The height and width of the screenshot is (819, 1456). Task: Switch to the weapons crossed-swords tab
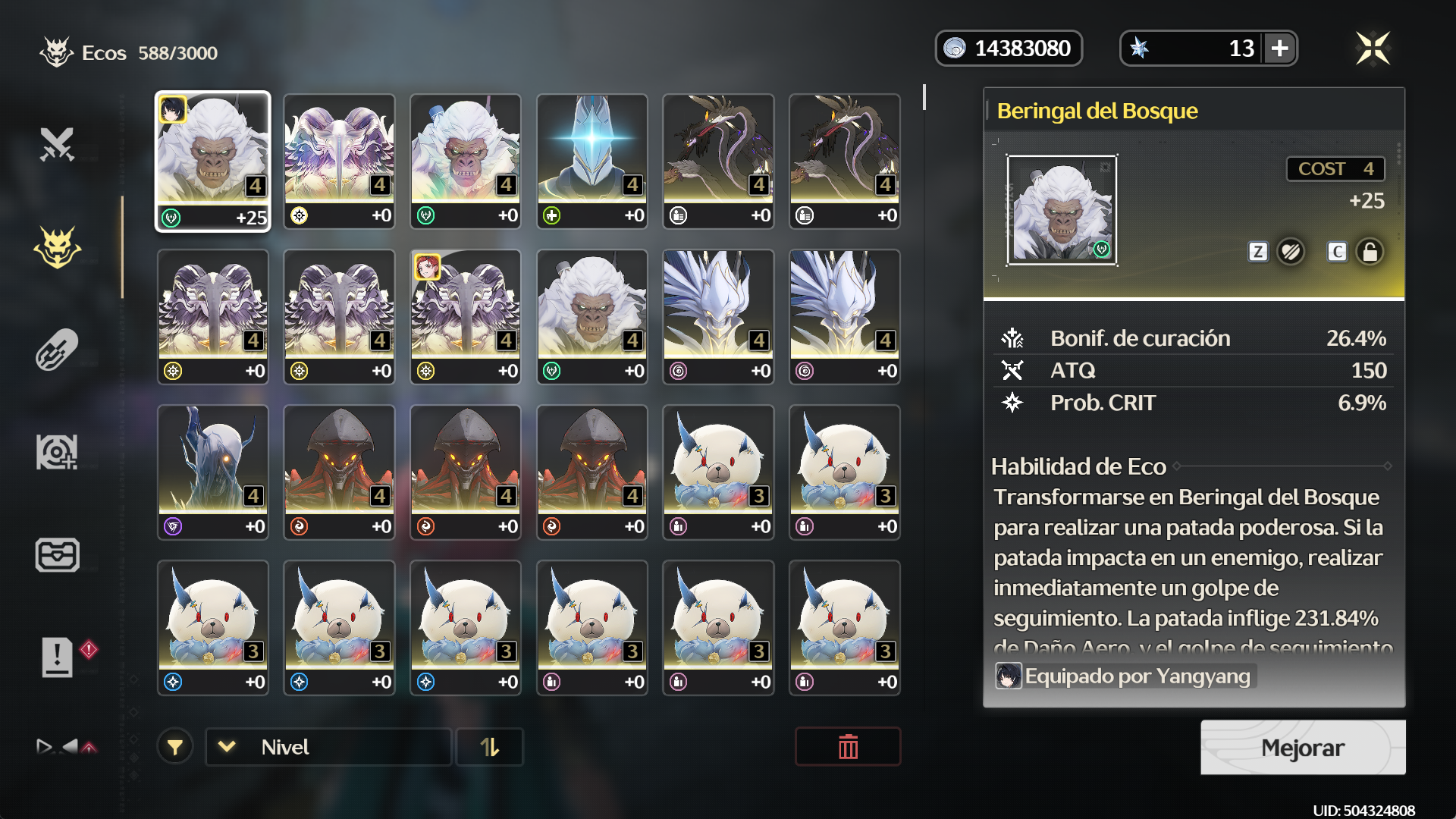point(57,144)
